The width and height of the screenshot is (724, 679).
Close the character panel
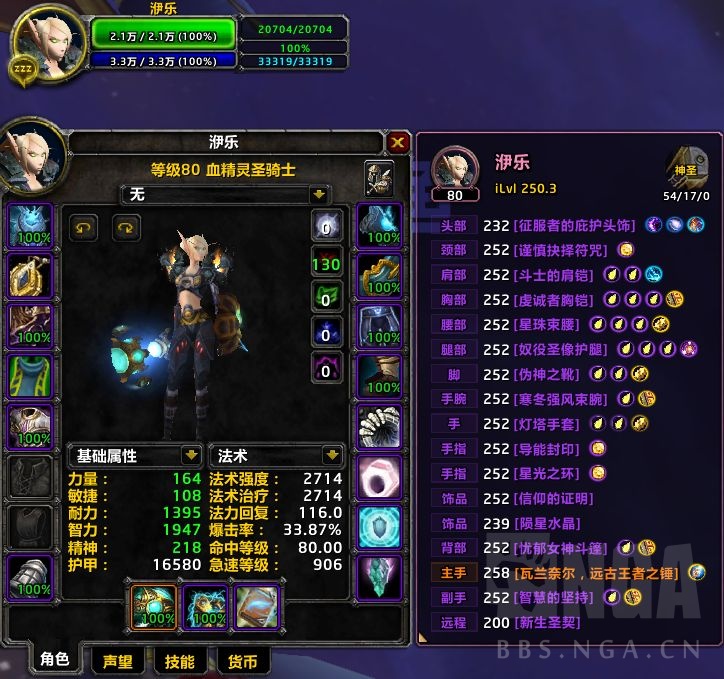click(x=398, y=143)
